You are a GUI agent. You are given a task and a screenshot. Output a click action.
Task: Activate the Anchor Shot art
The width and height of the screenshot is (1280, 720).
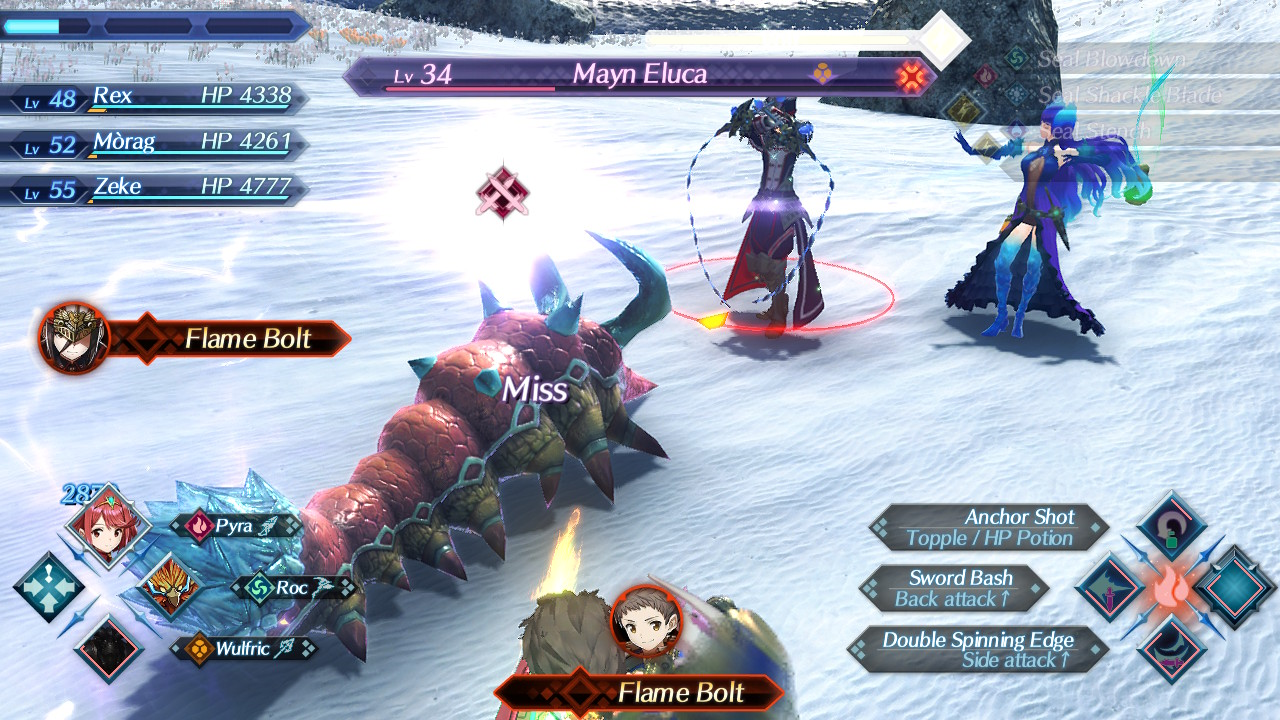click(x=988, y=527)
